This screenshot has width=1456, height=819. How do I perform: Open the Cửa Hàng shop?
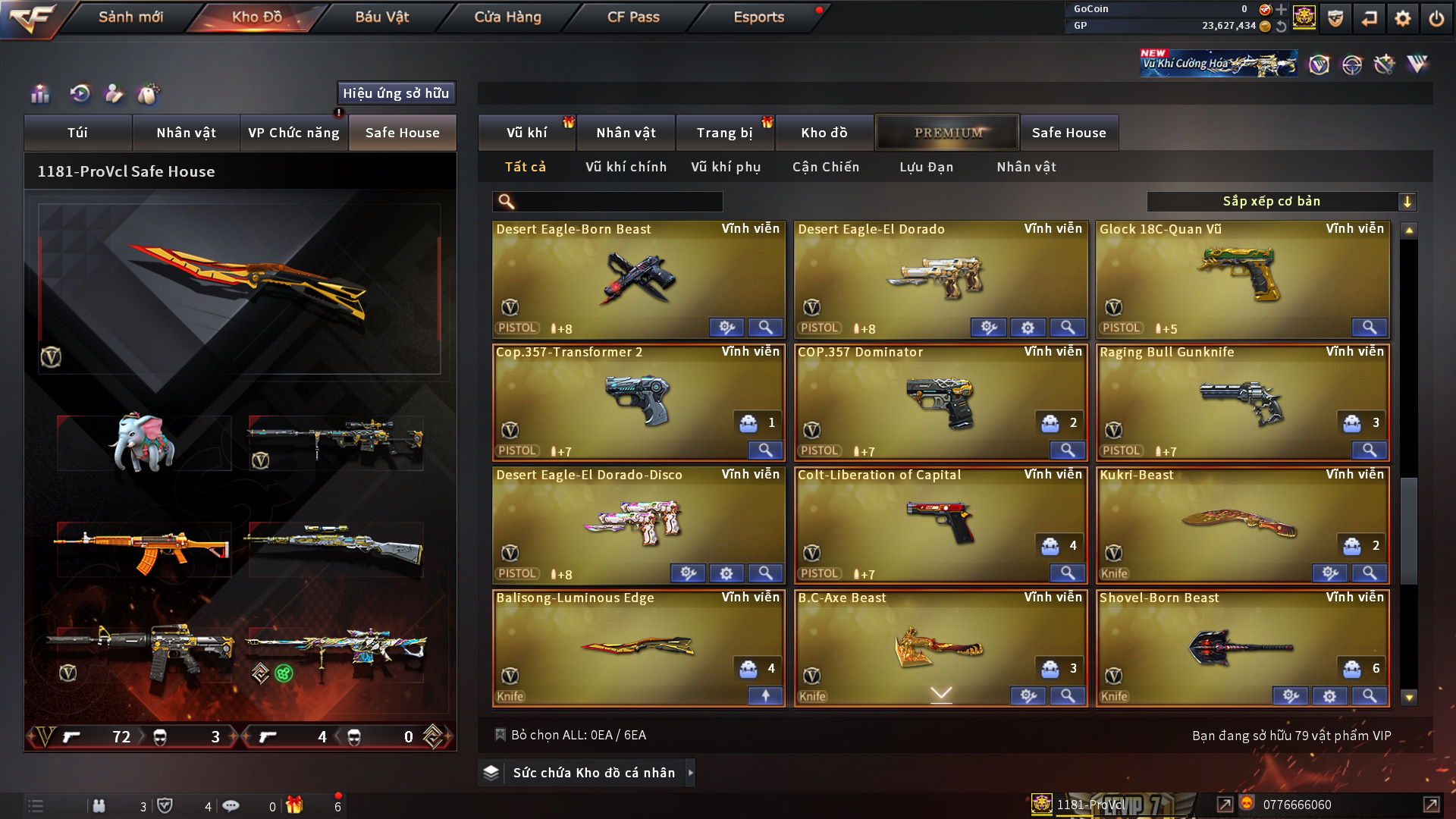click(x=507, y=17)
